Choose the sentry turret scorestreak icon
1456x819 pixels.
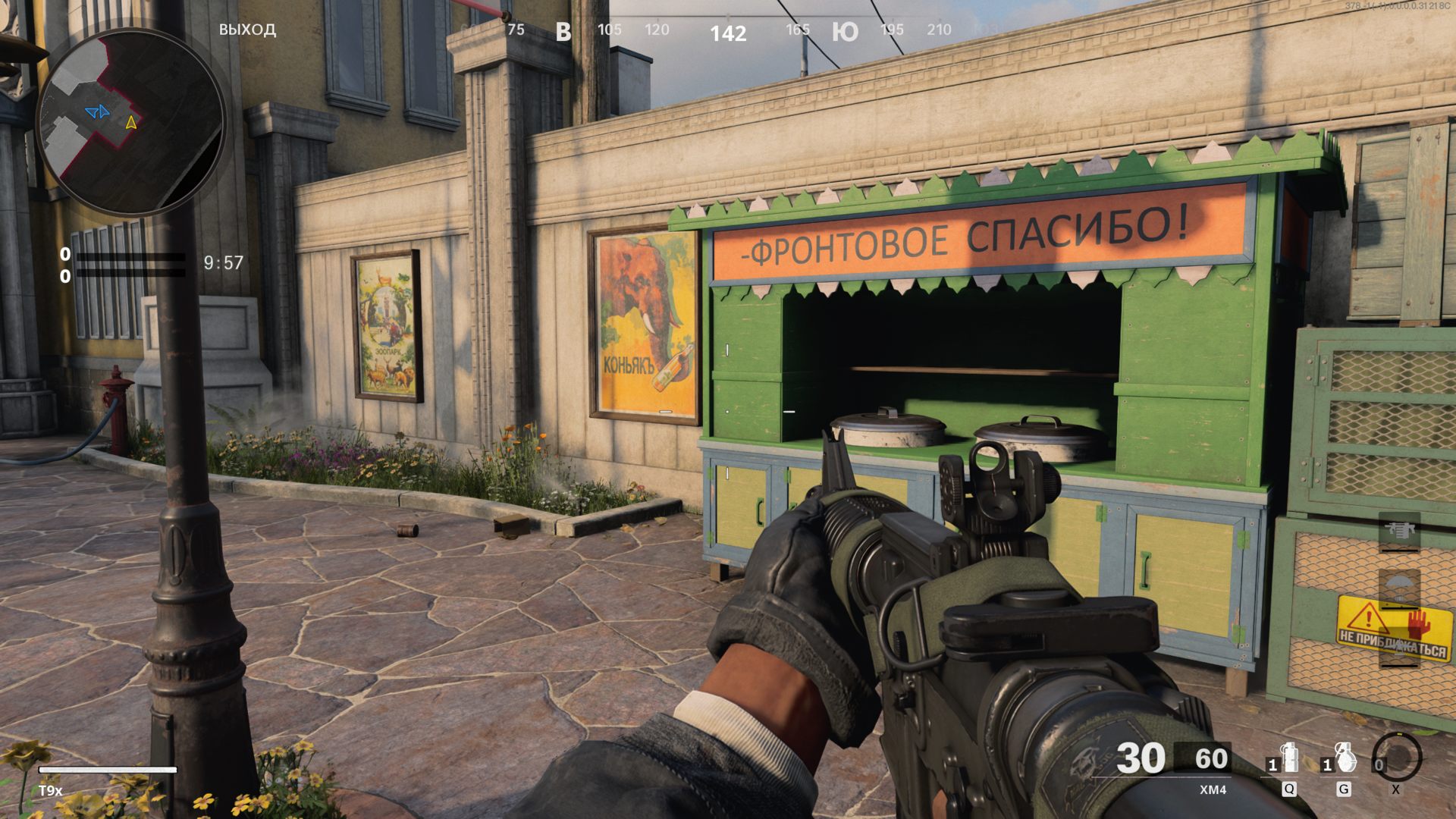pyautogui.click(x=1399, y=531)
